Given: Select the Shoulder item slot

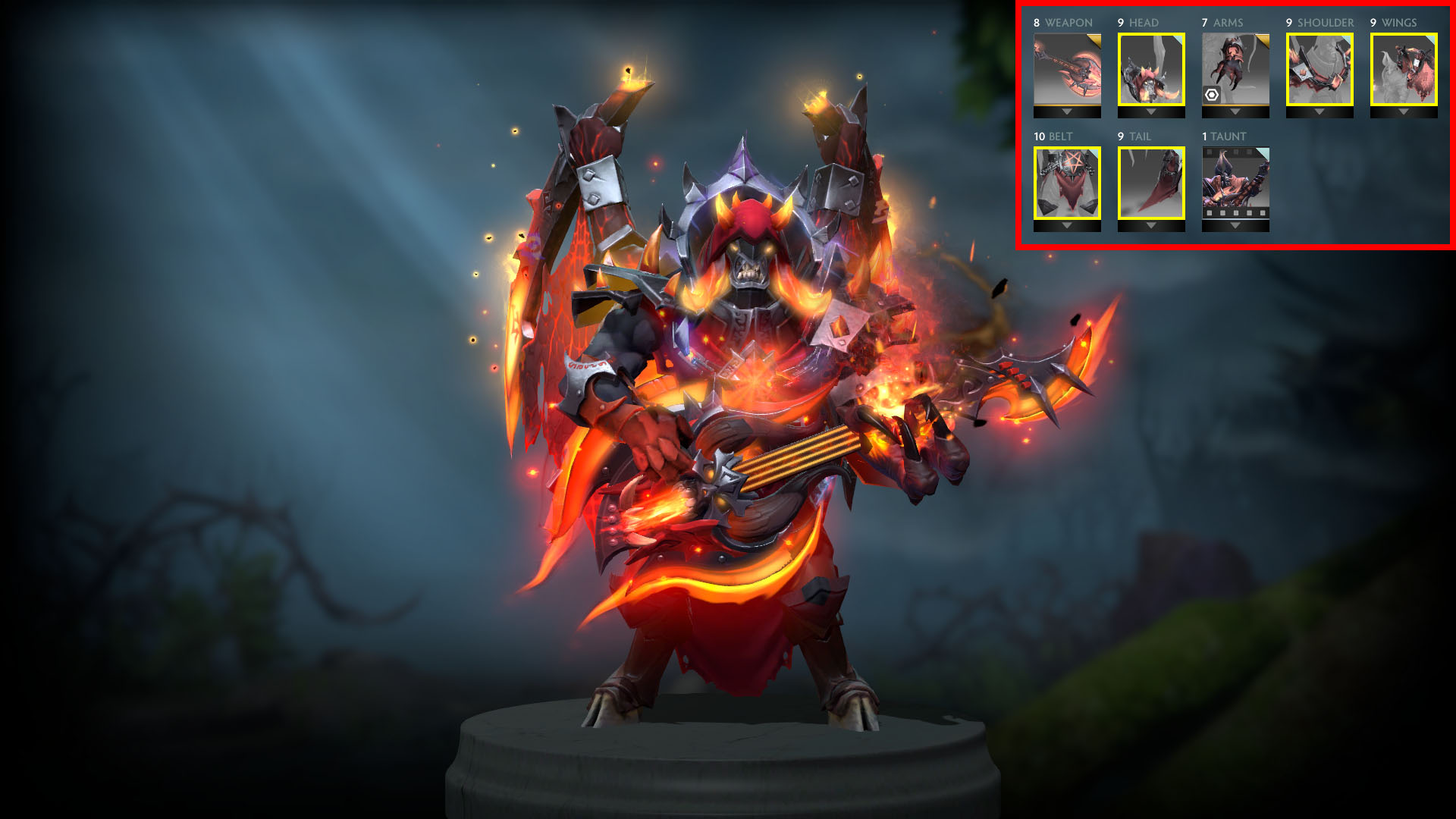Looking at the screenshot, I should tap(1319, 69).
